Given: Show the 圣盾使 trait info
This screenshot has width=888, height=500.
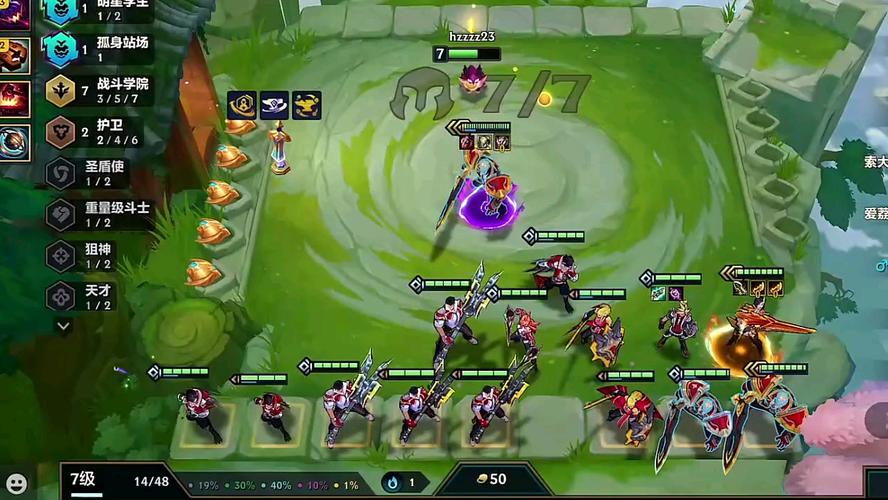Looking at the screenshot, I should tap(97, 173).
